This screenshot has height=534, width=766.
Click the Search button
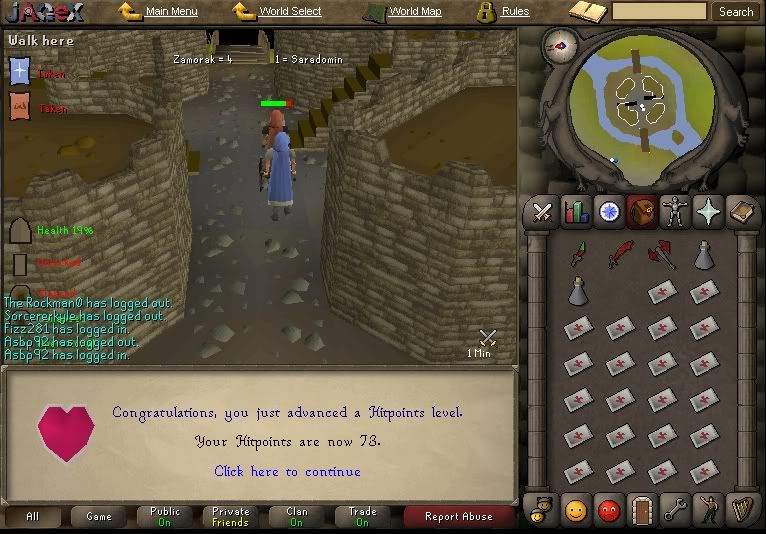pyautogui.click(x=736, y=12)
